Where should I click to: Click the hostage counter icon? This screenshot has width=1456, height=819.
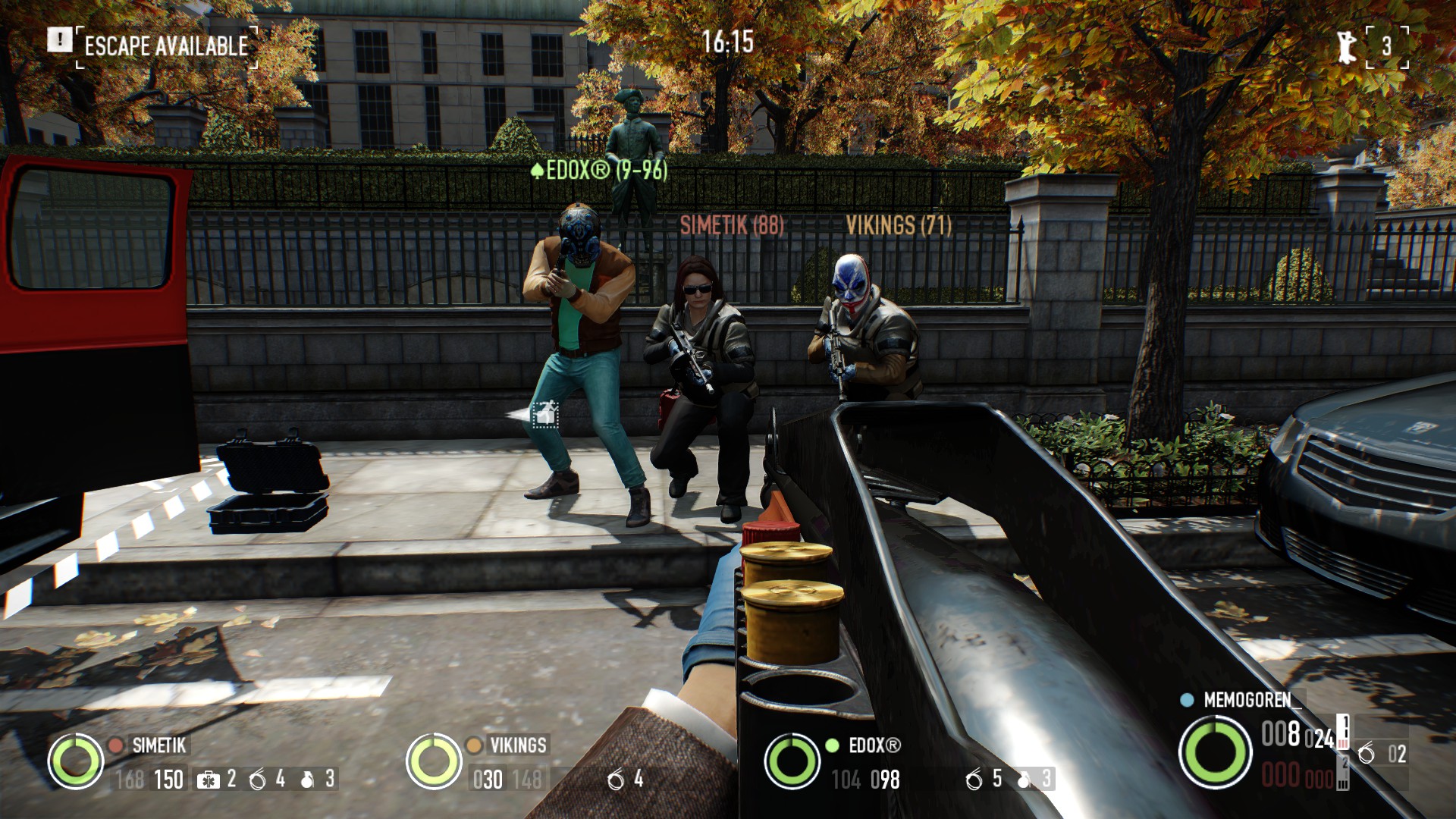point(1347,46)
